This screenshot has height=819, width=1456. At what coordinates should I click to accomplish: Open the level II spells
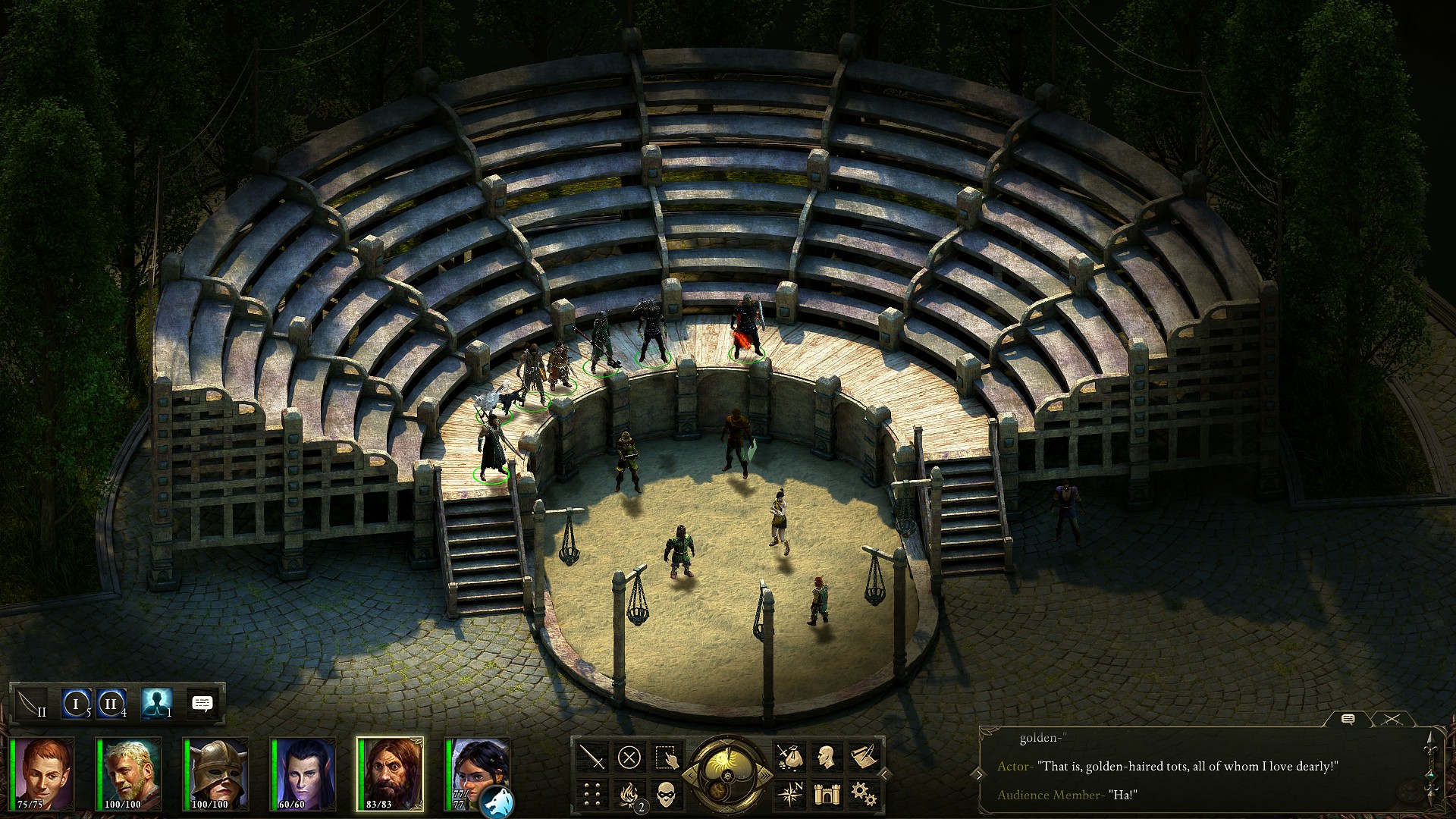click(111, 704)
